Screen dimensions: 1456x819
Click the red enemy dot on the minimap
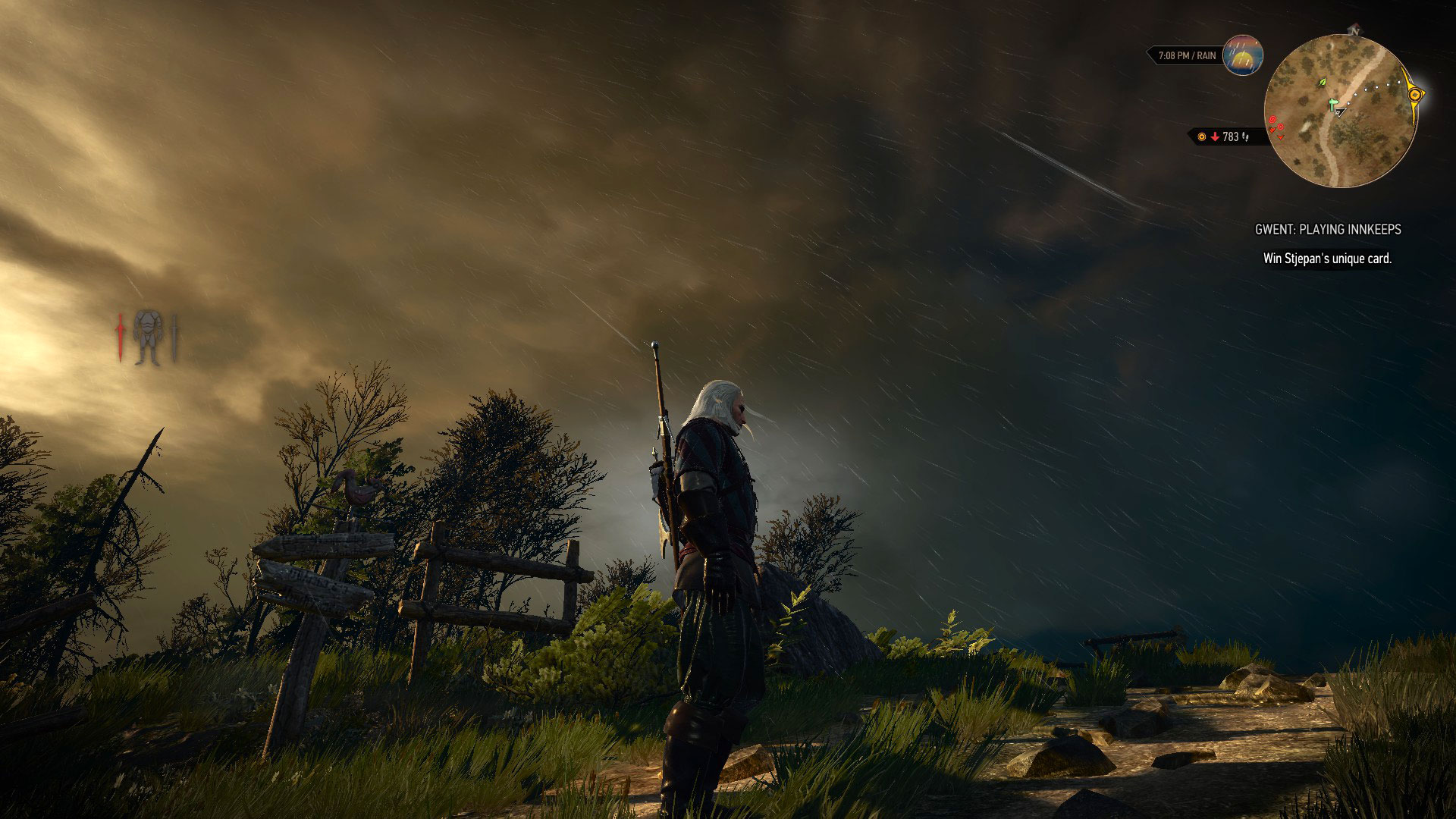[x=1272, y=120]
